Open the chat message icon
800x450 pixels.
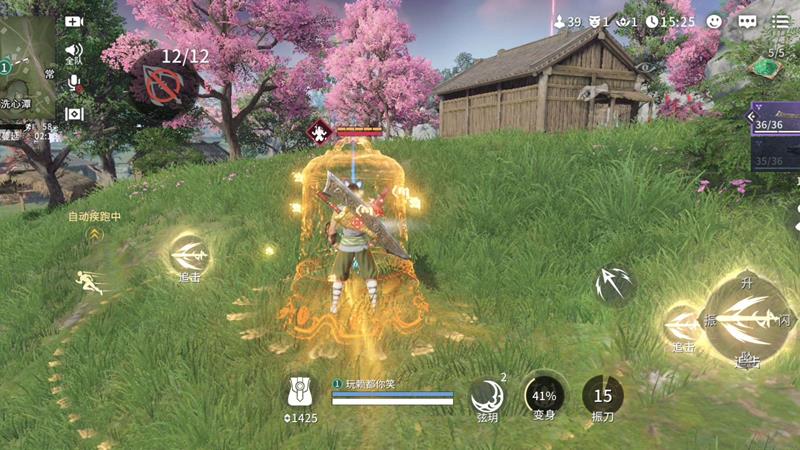tap(747, 21)
